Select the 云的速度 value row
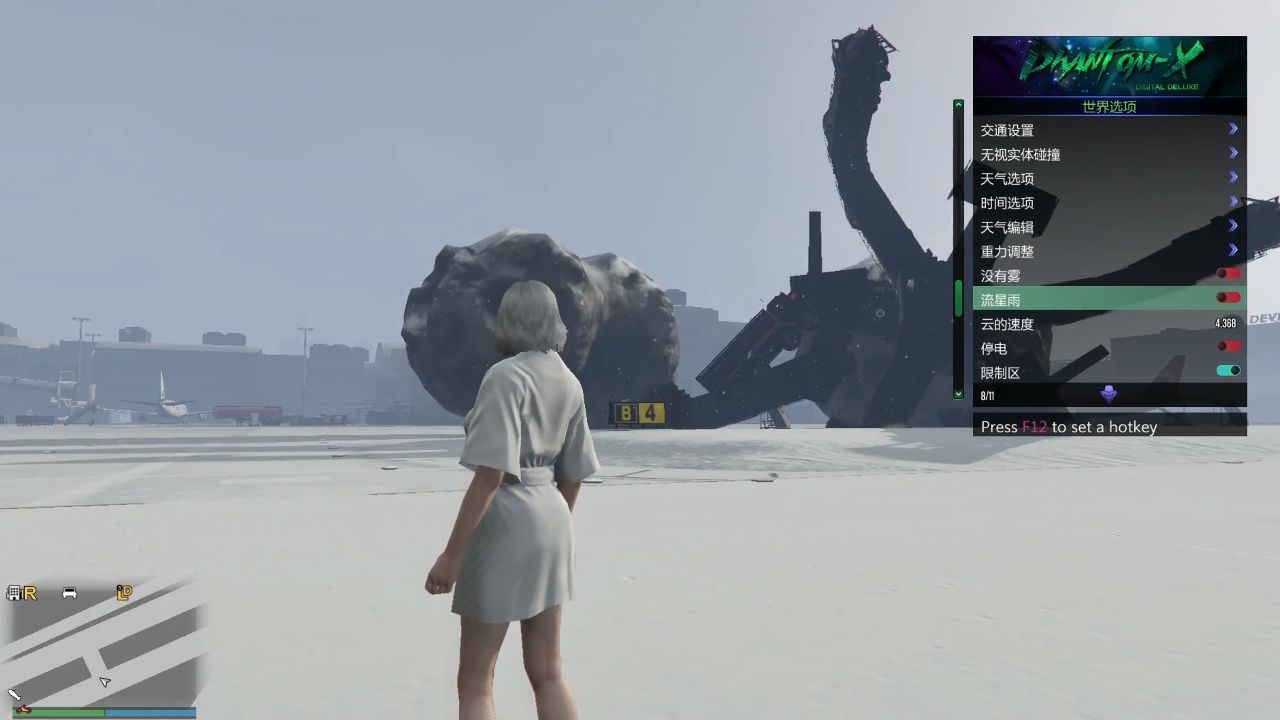 pos(1108,324)
